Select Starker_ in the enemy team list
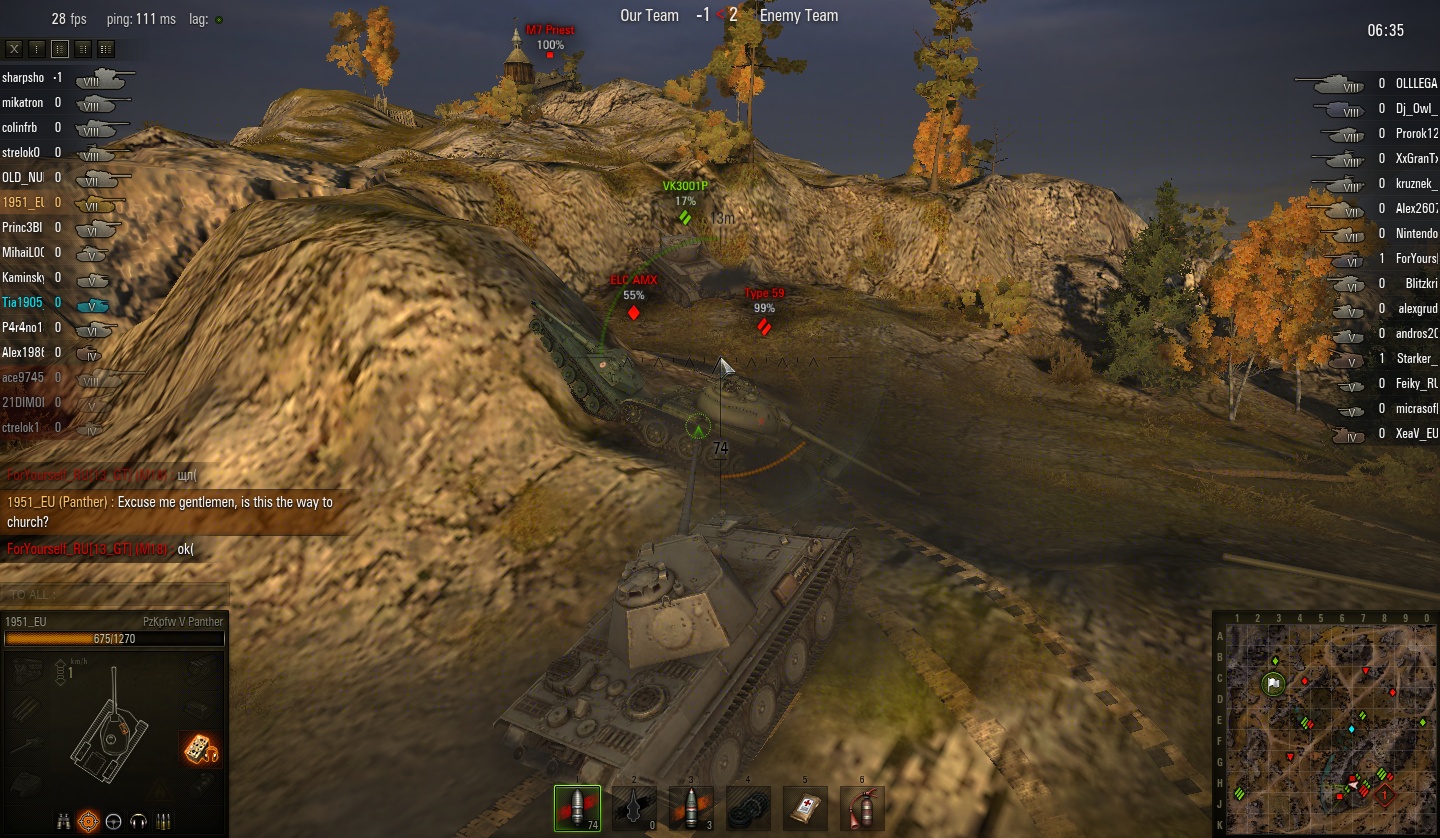The width and height of the screenshot is (1440, 838). tap(1416, 359)
